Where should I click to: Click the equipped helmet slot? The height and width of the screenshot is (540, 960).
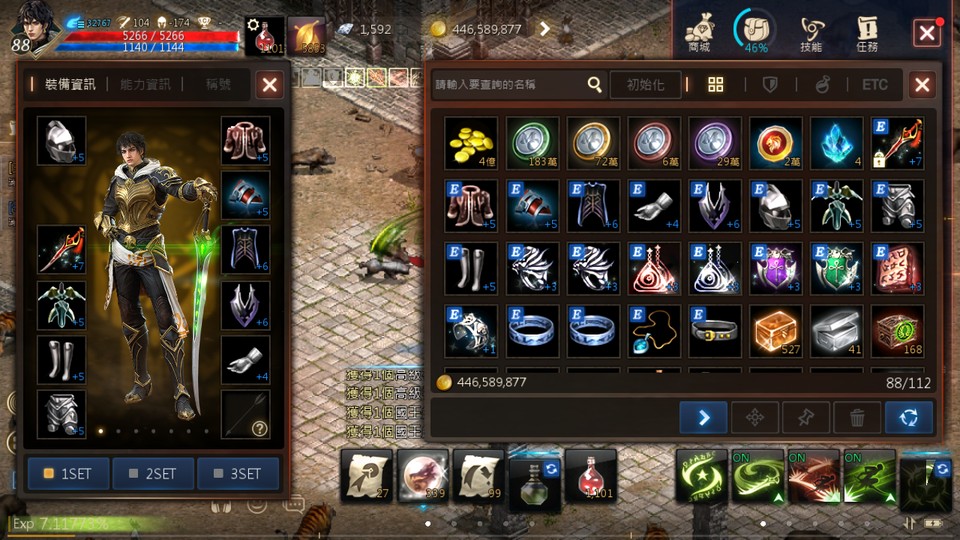point(62,141)
